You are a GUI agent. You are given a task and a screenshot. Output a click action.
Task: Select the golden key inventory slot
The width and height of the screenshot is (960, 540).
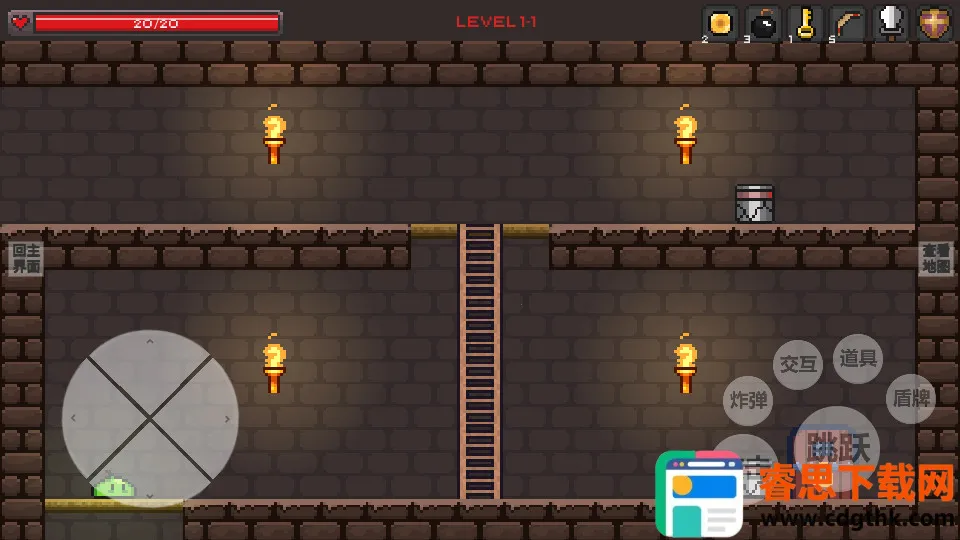(805, 23)
